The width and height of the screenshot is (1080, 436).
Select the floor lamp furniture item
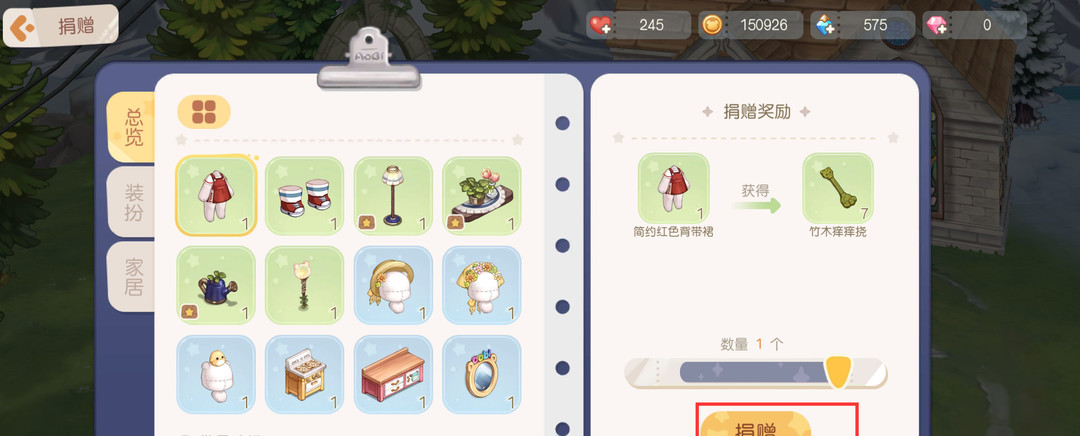click(x=393, y=196)
